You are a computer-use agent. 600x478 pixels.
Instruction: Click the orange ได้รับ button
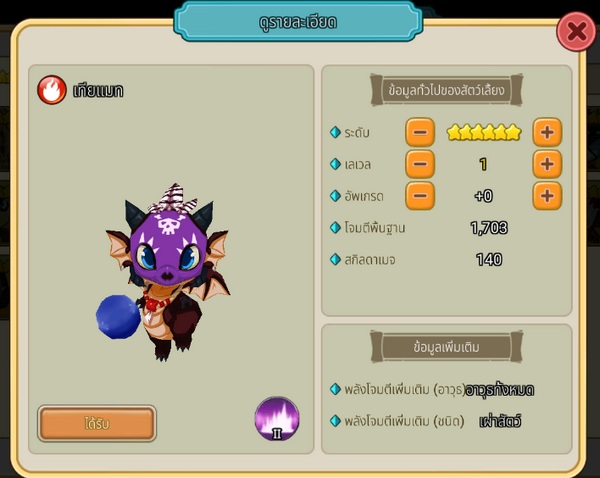[97, 423]
